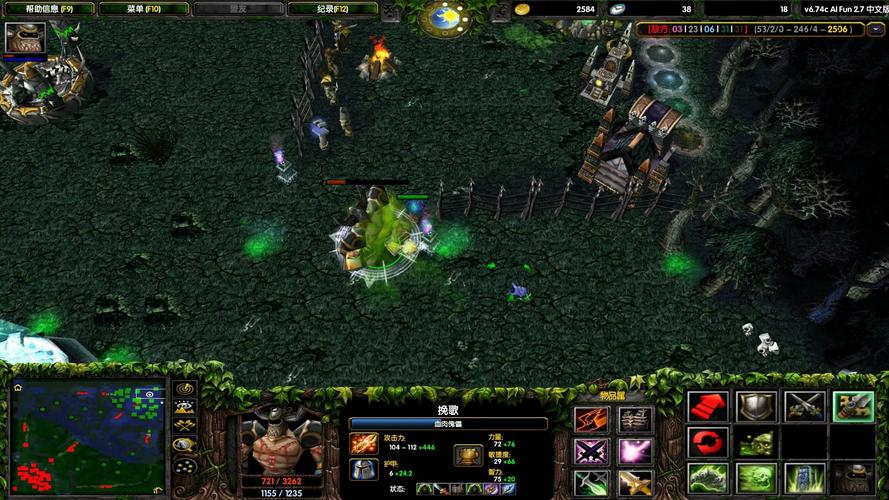Select the purple crossed blades inventory item
The width and height of the screenshot is (889, 500).
coord(590,452)
